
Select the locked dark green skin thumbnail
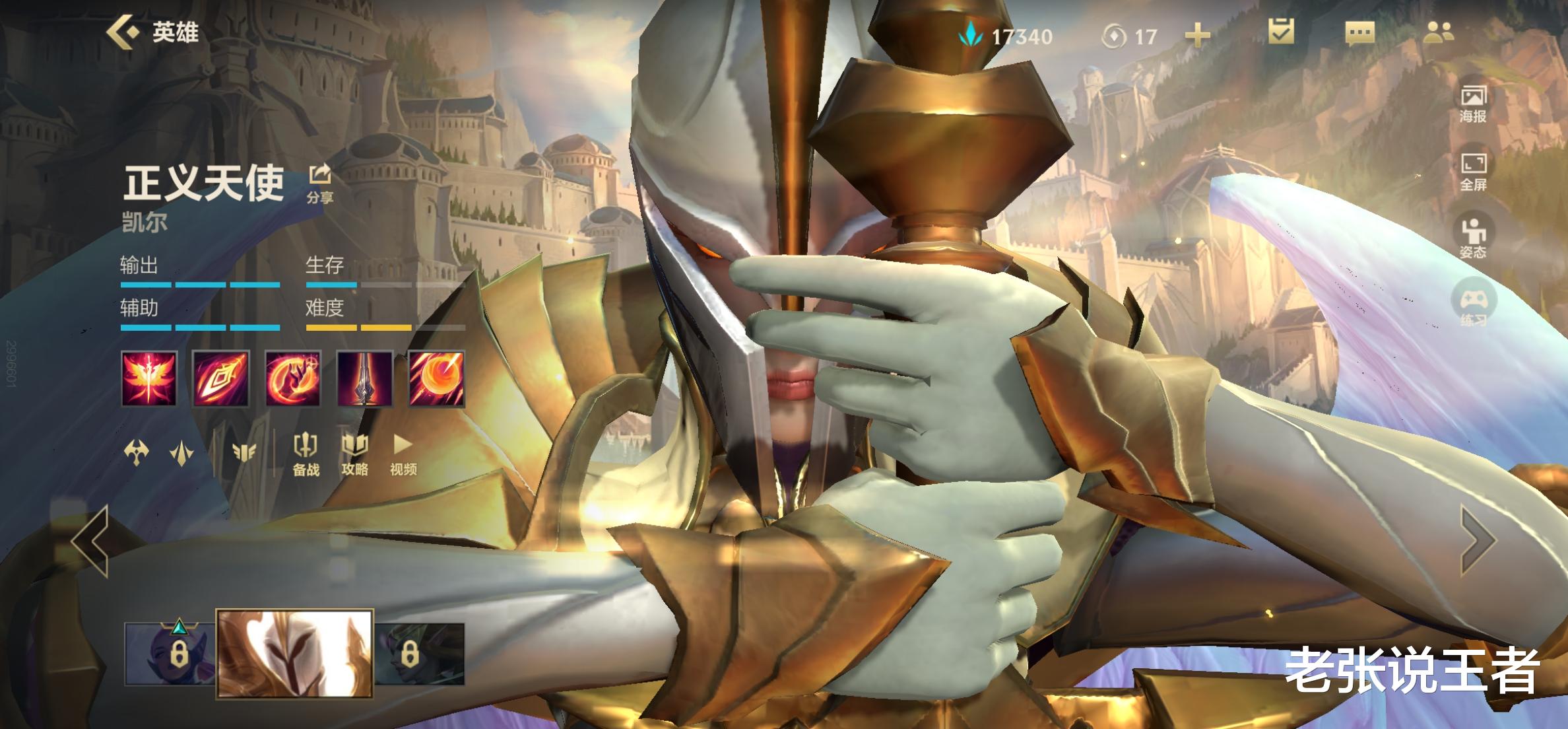(x=420, y=654)
